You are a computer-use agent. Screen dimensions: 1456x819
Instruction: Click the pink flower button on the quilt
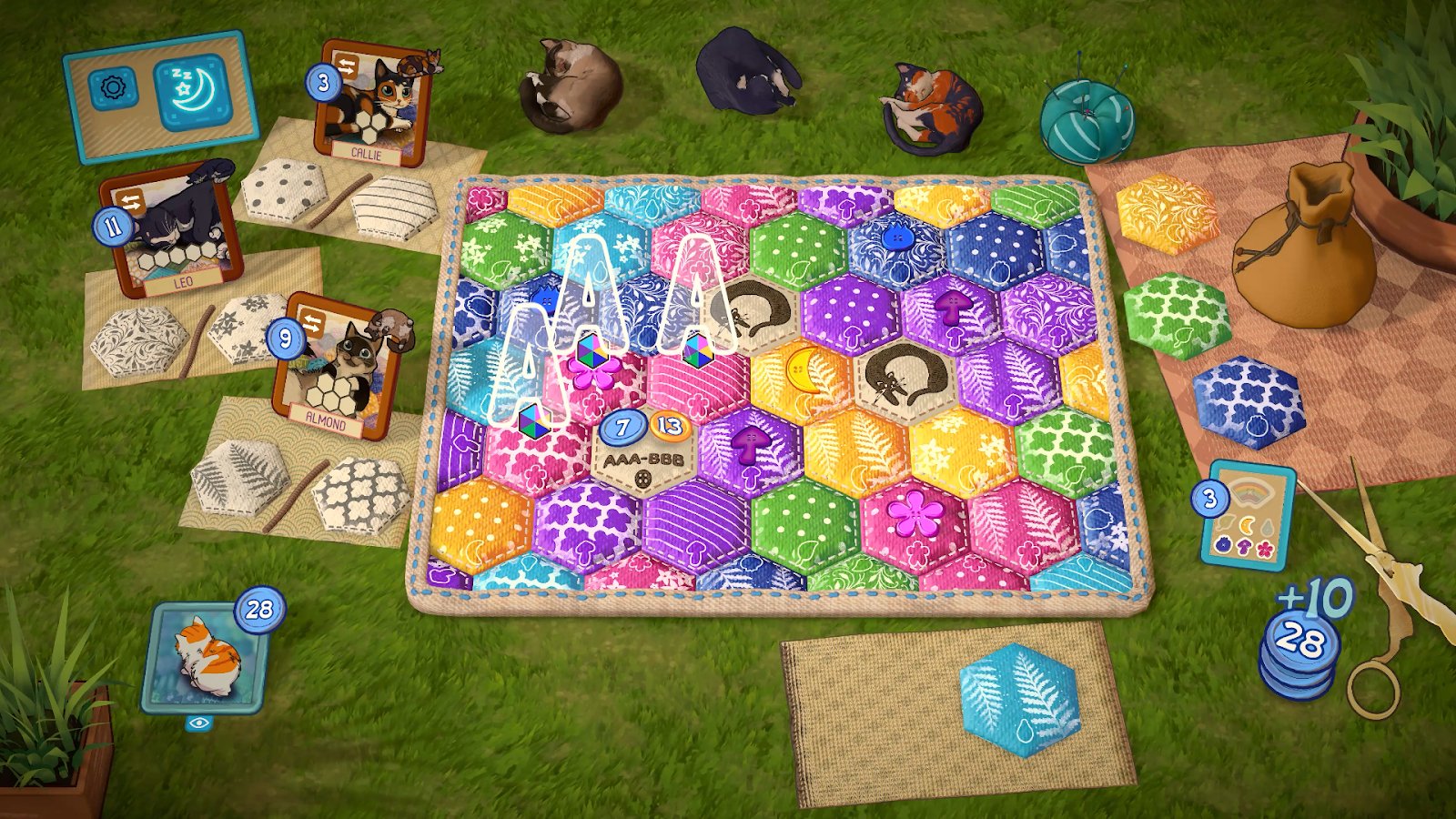915,514
